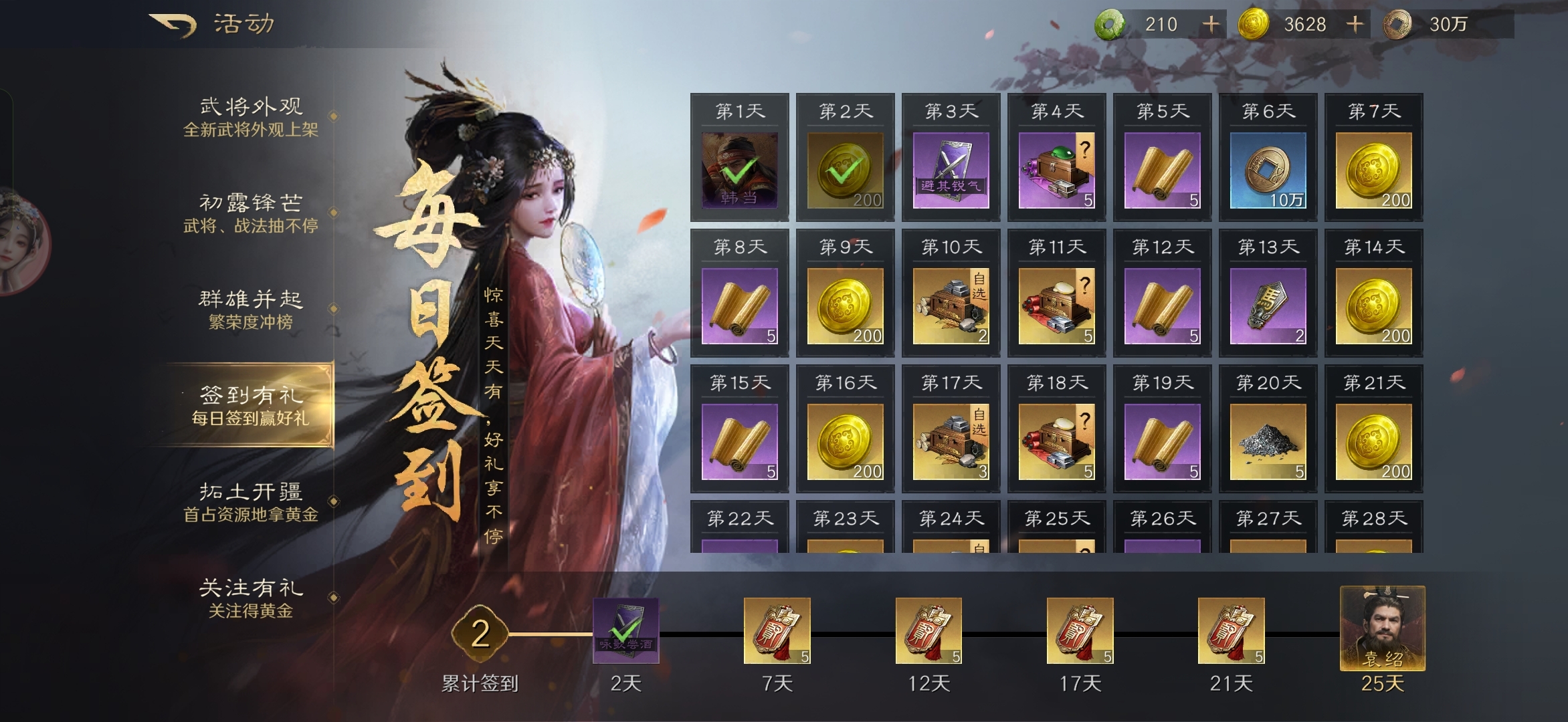
Task: Select the mystery chest reward on 第4天
Action: pyautogui.click(x=1056, y=170)
